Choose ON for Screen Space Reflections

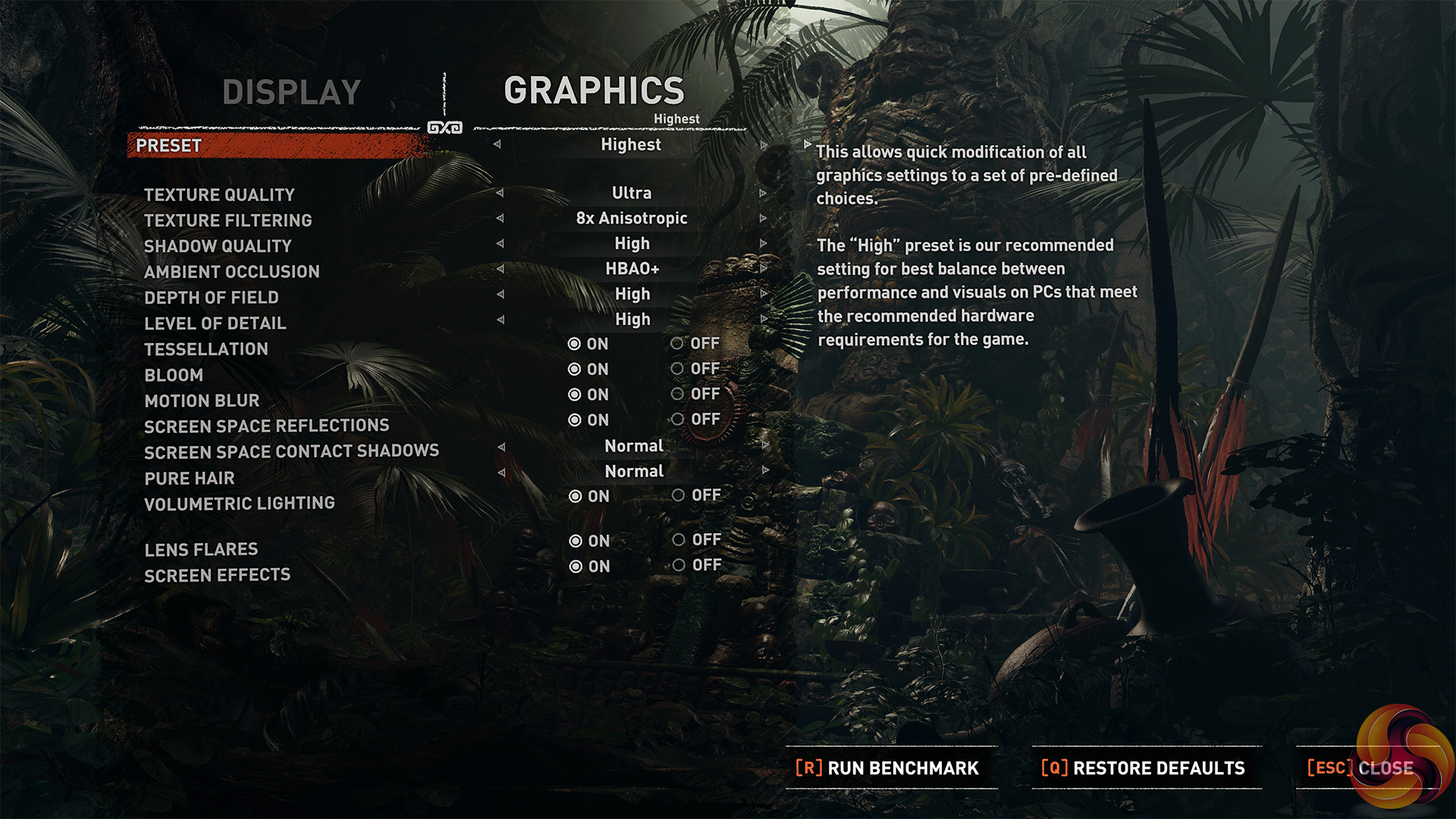(x=575, y=420)
